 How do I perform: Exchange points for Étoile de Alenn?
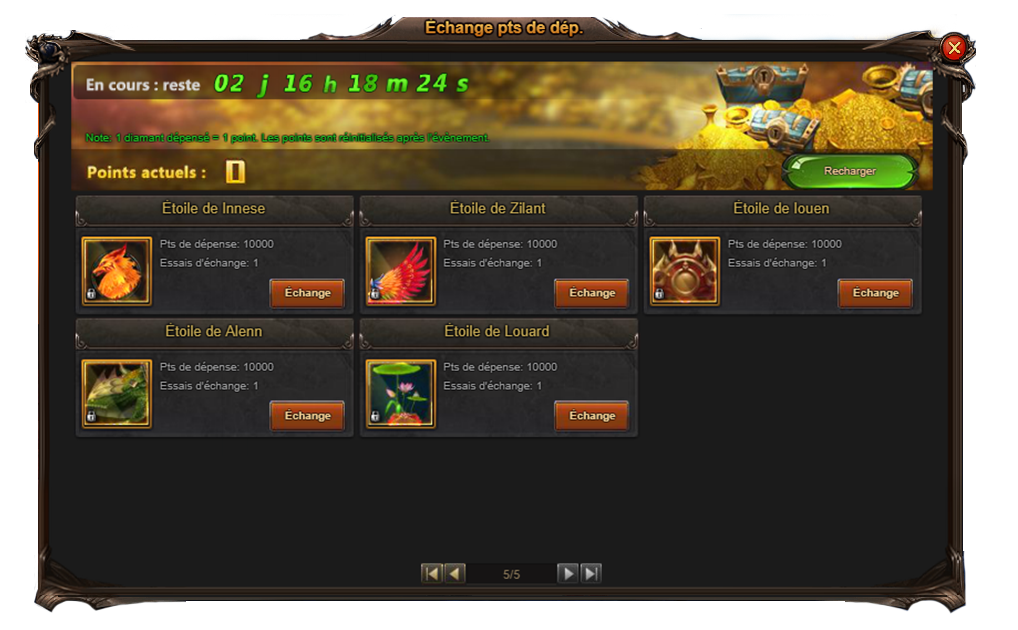coord(307,416)
